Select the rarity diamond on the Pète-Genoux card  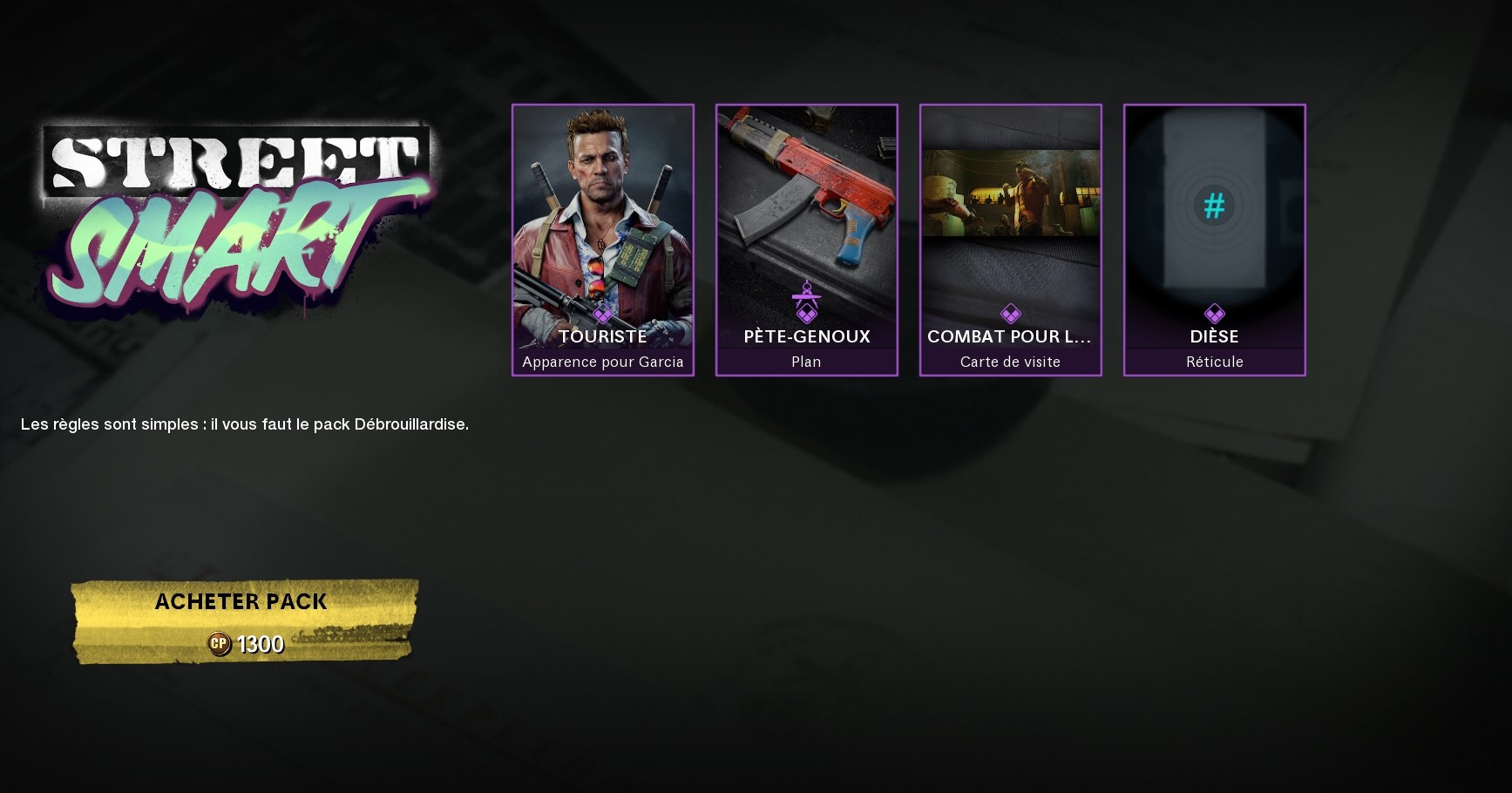coord(806,314)
